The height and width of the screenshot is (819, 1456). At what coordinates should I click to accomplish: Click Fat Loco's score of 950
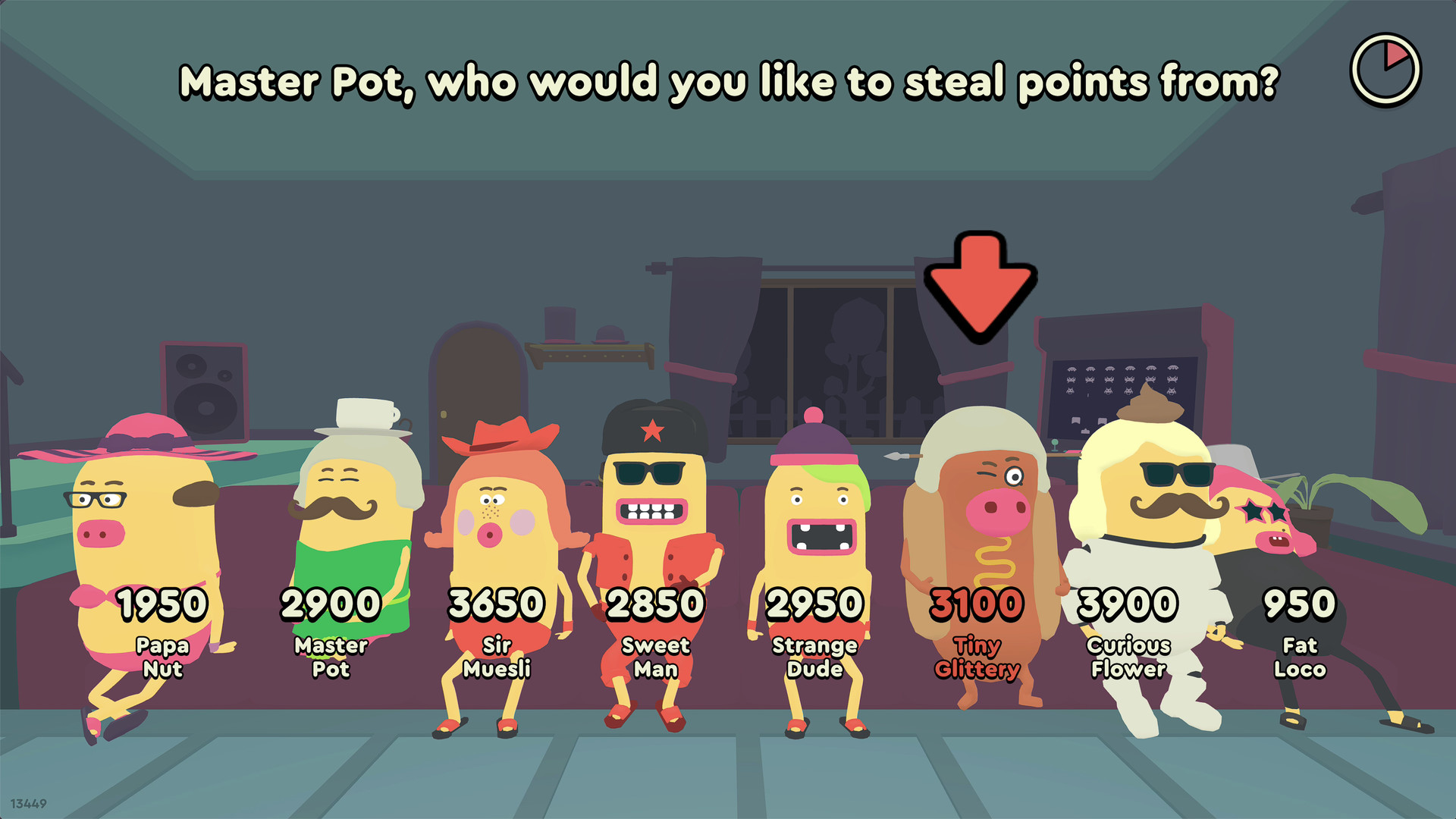[1301, 603]
